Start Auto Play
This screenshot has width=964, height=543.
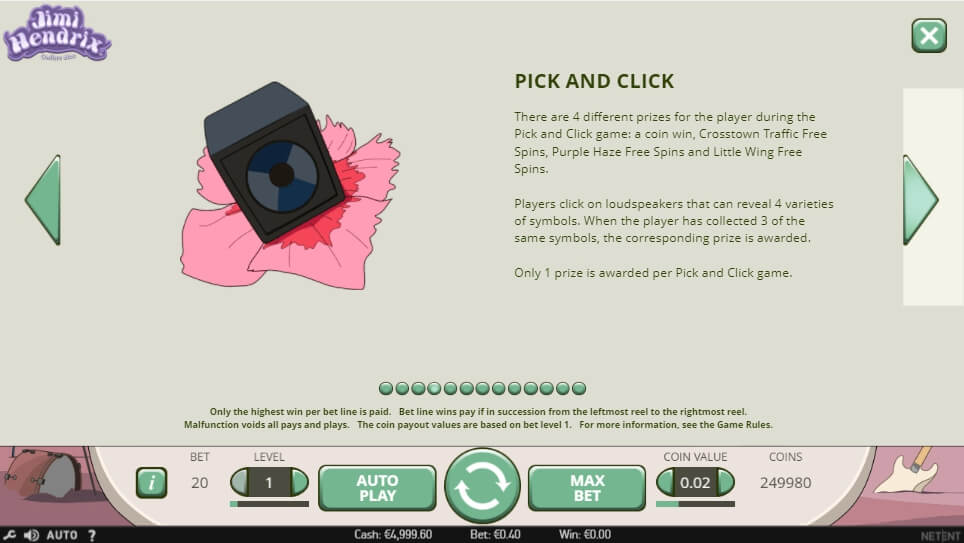[x=377, y=487]
